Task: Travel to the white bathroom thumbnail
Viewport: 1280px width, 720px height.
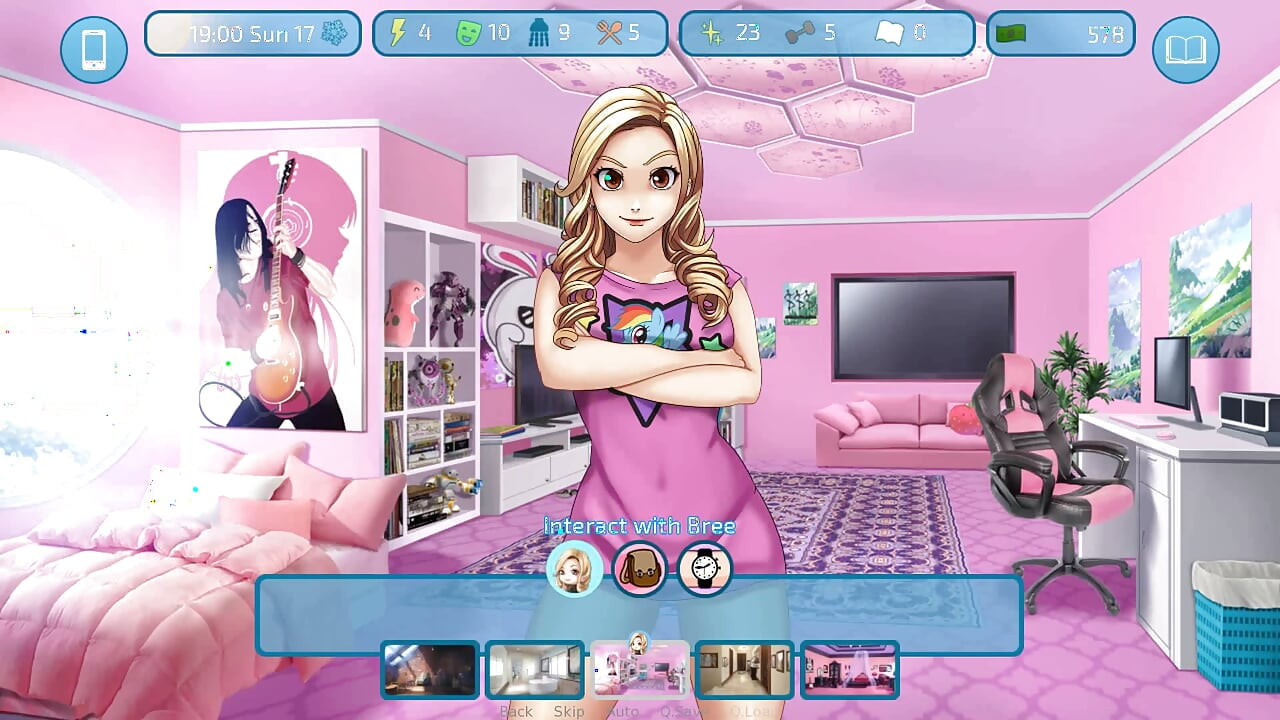Action: click(x=535, y=669)
